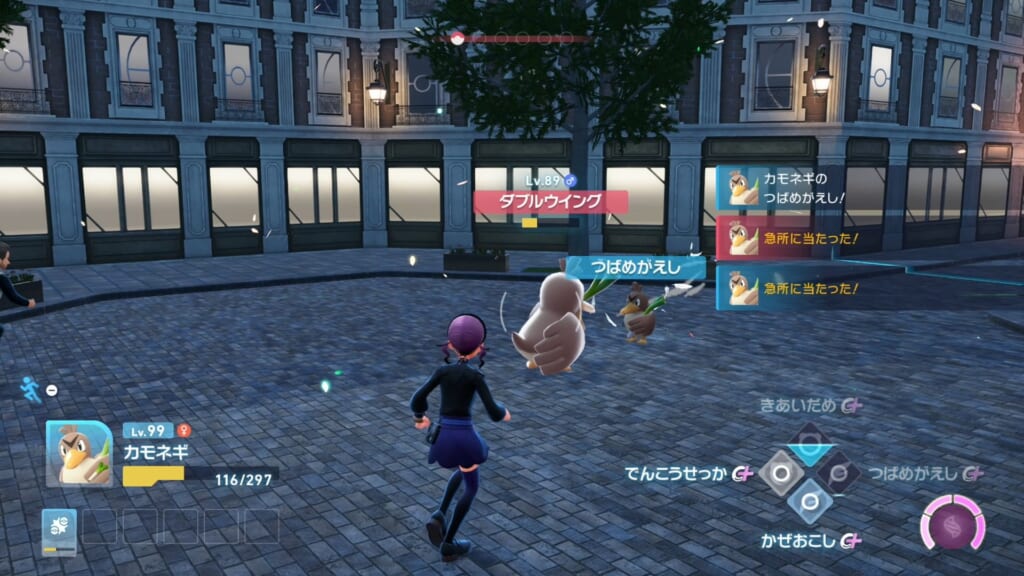
Task: Toggle the blue running figure icon
Action: pyautogui.click(x=31, y=388)
